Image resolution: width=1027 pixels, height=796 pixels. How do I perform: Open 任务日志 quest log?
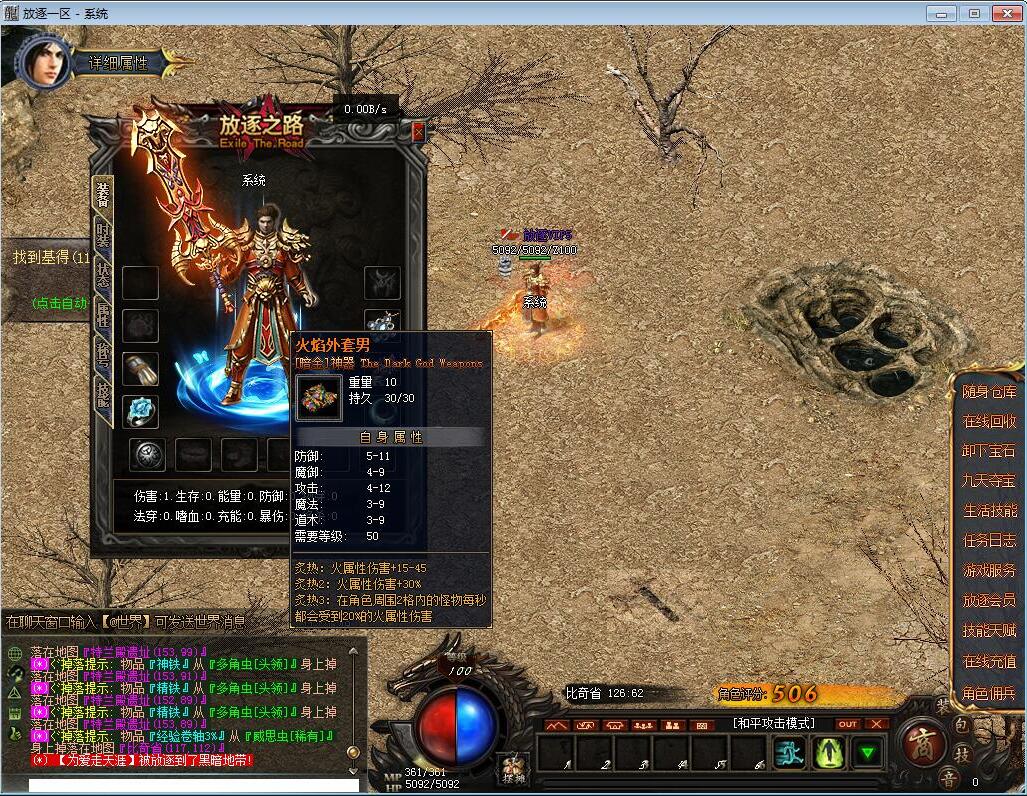click(x=989, y=540)
